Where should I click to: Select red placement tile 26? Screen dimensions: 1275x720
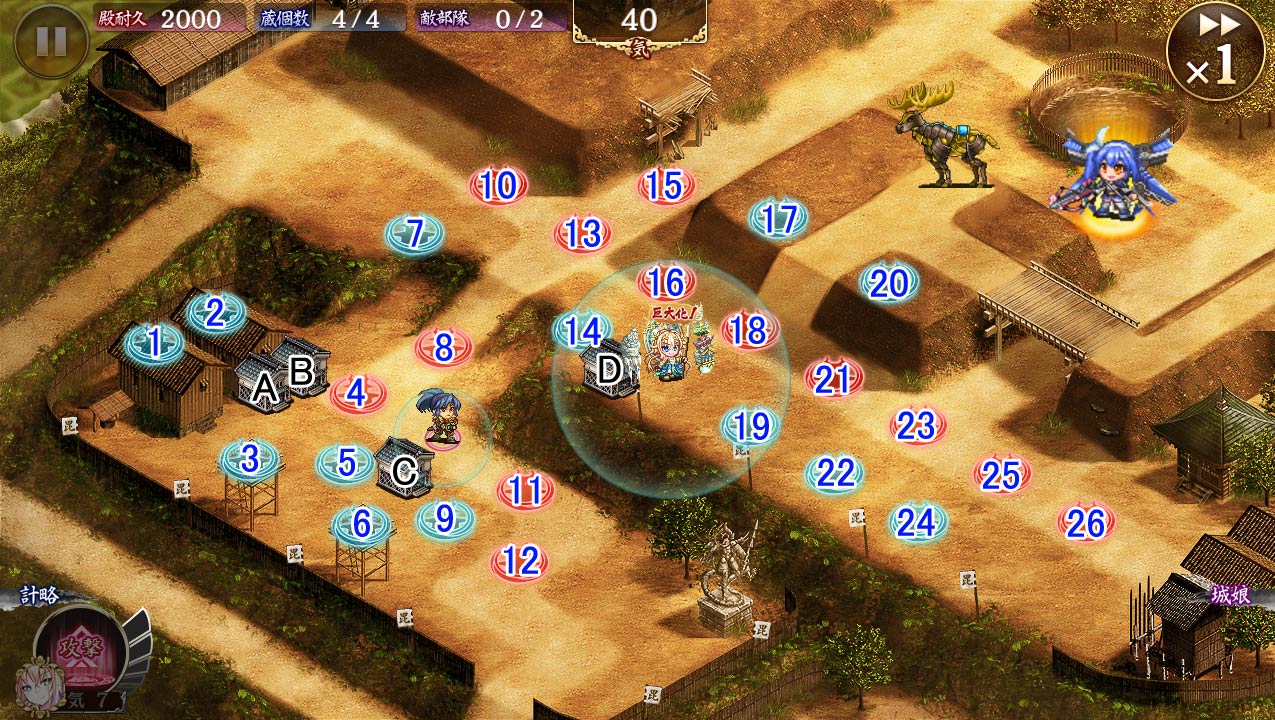[x=1086, y=522]
